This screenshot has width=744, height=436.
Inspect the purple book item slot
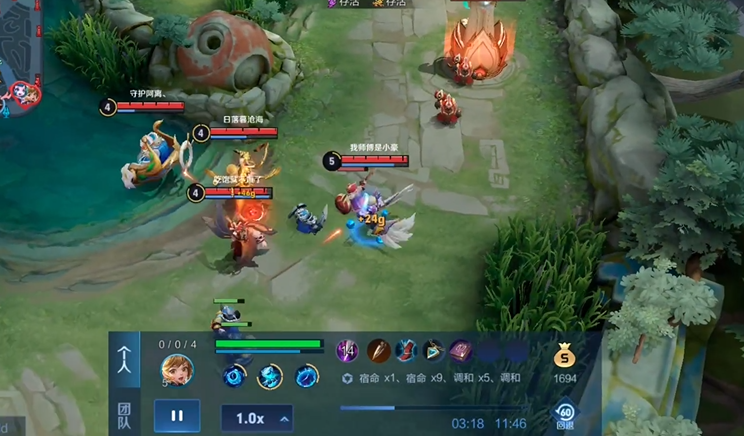(460, 351)
